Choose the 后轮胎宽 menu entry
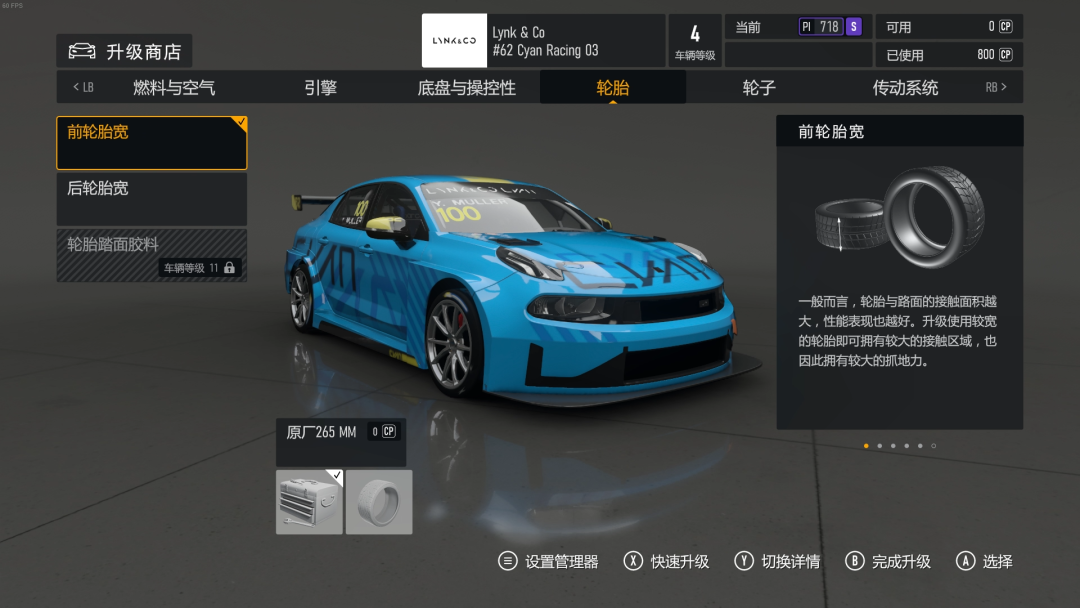This screenshot has width=1080, height=608. (152, 199)
